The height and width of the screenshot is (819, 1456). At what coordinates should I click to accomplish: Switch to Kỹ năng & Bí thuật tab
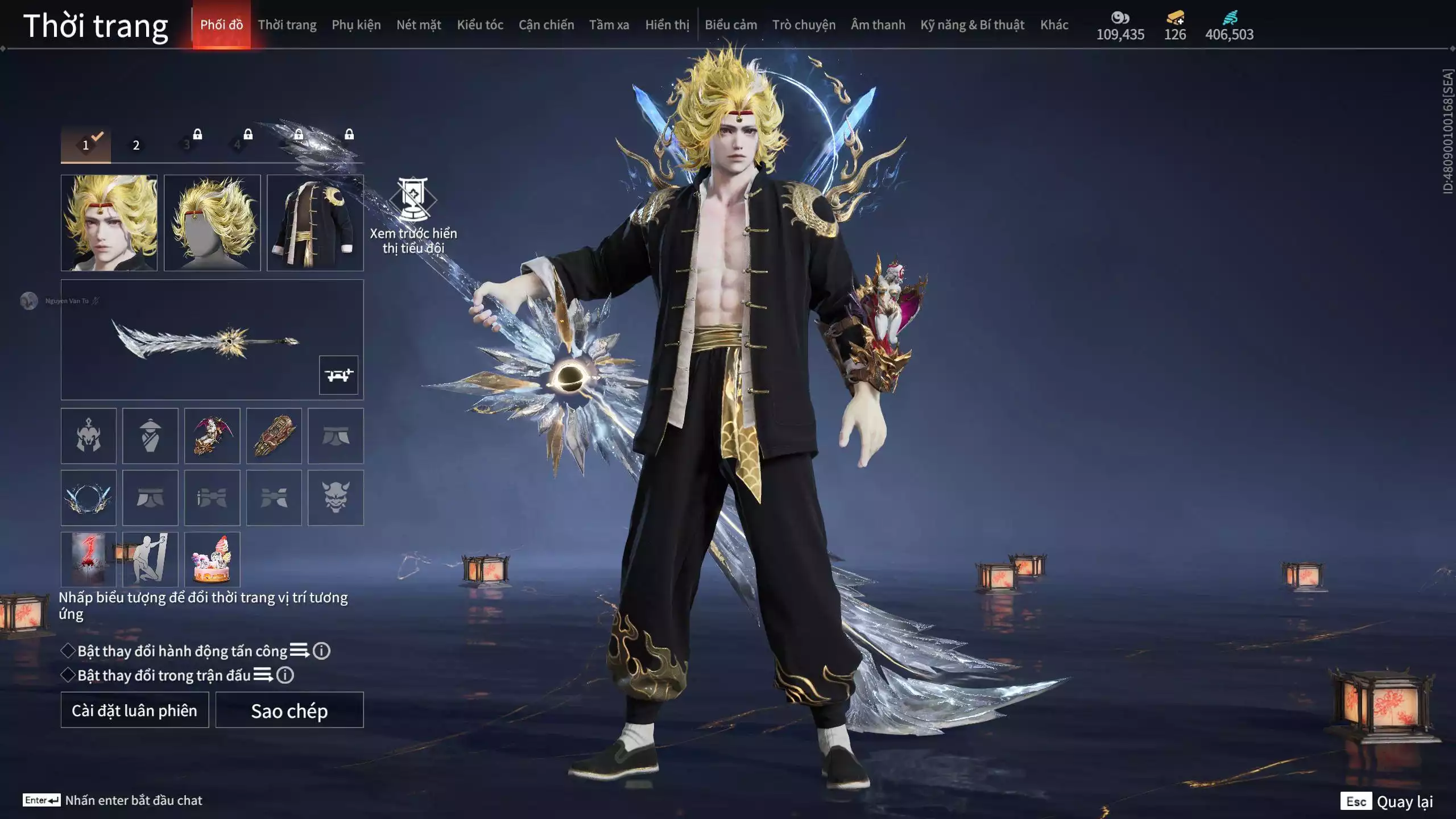tap(972, 25)
